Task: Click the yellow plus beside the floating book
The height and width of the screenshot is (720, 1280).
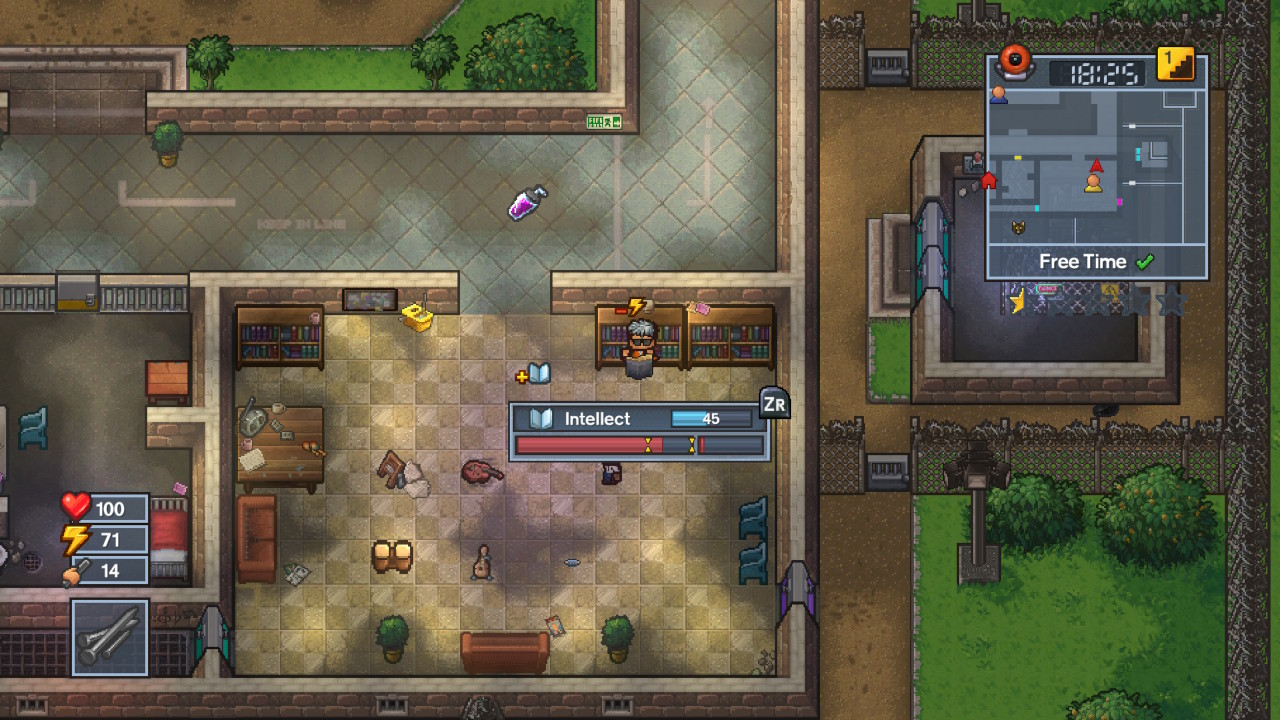Action: pyautogui.click(x=524, y=378)
